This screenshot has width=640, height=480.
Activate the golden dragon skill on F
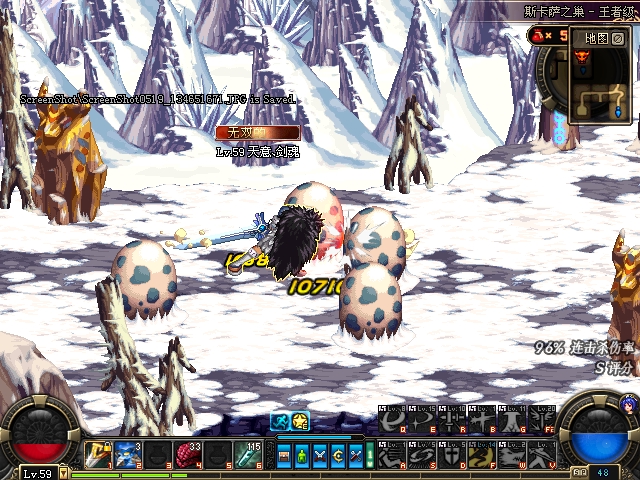click(x=482, y=455)
